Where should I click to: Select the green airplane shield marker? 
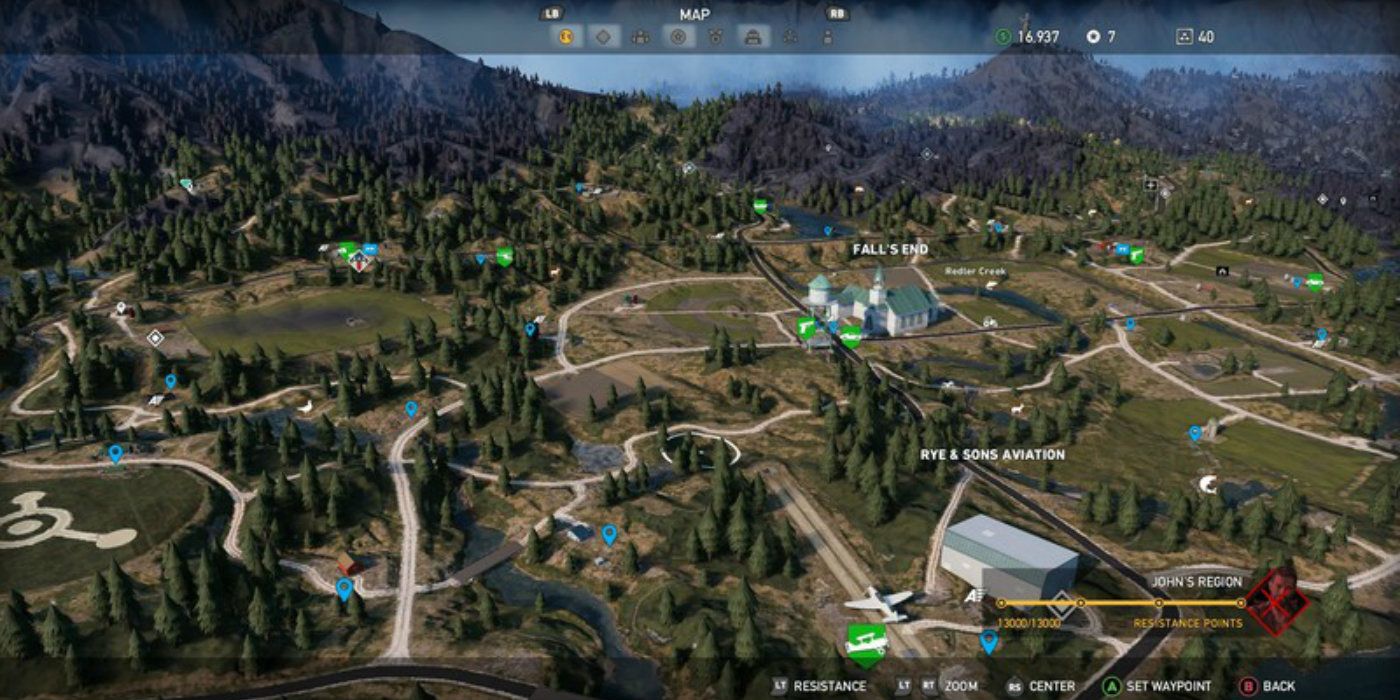(x=866, y=642)
